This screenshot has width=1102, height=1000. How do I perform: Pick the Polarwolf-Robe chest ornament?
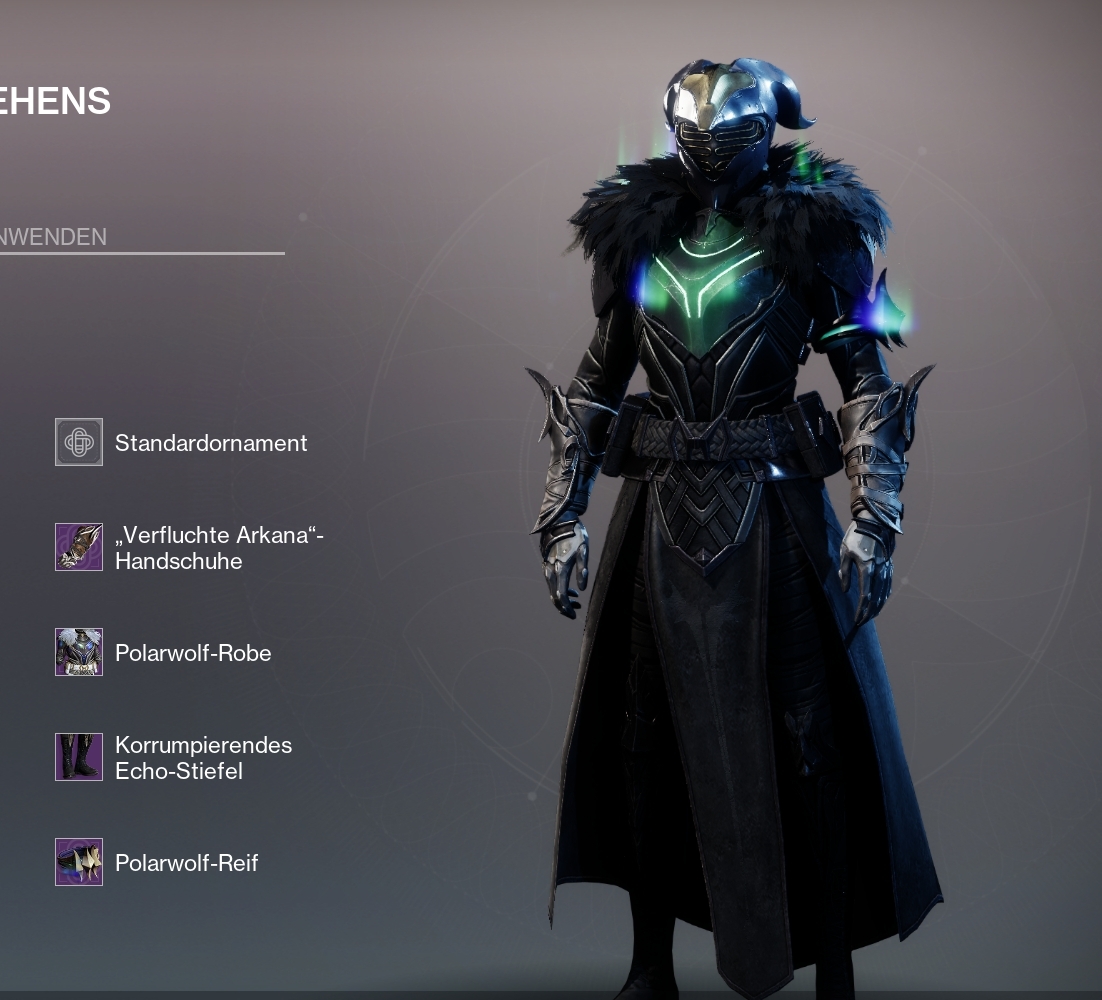pyautogui.click(x=79, y=652)
